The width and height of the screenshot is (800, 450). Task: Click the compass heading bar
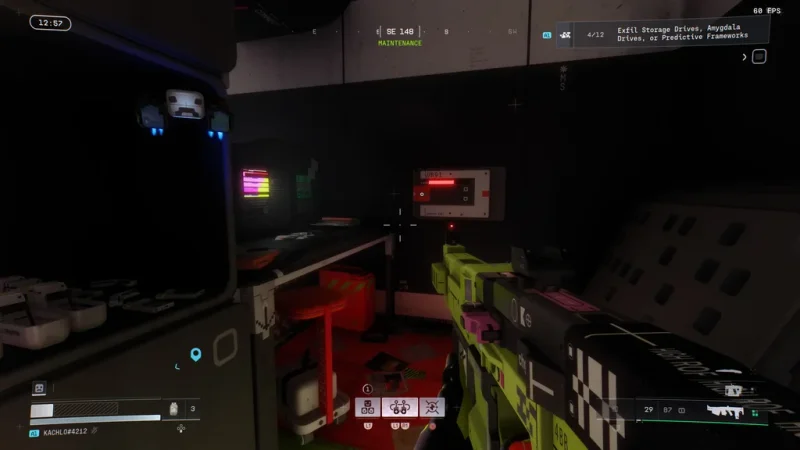[400, 32]
